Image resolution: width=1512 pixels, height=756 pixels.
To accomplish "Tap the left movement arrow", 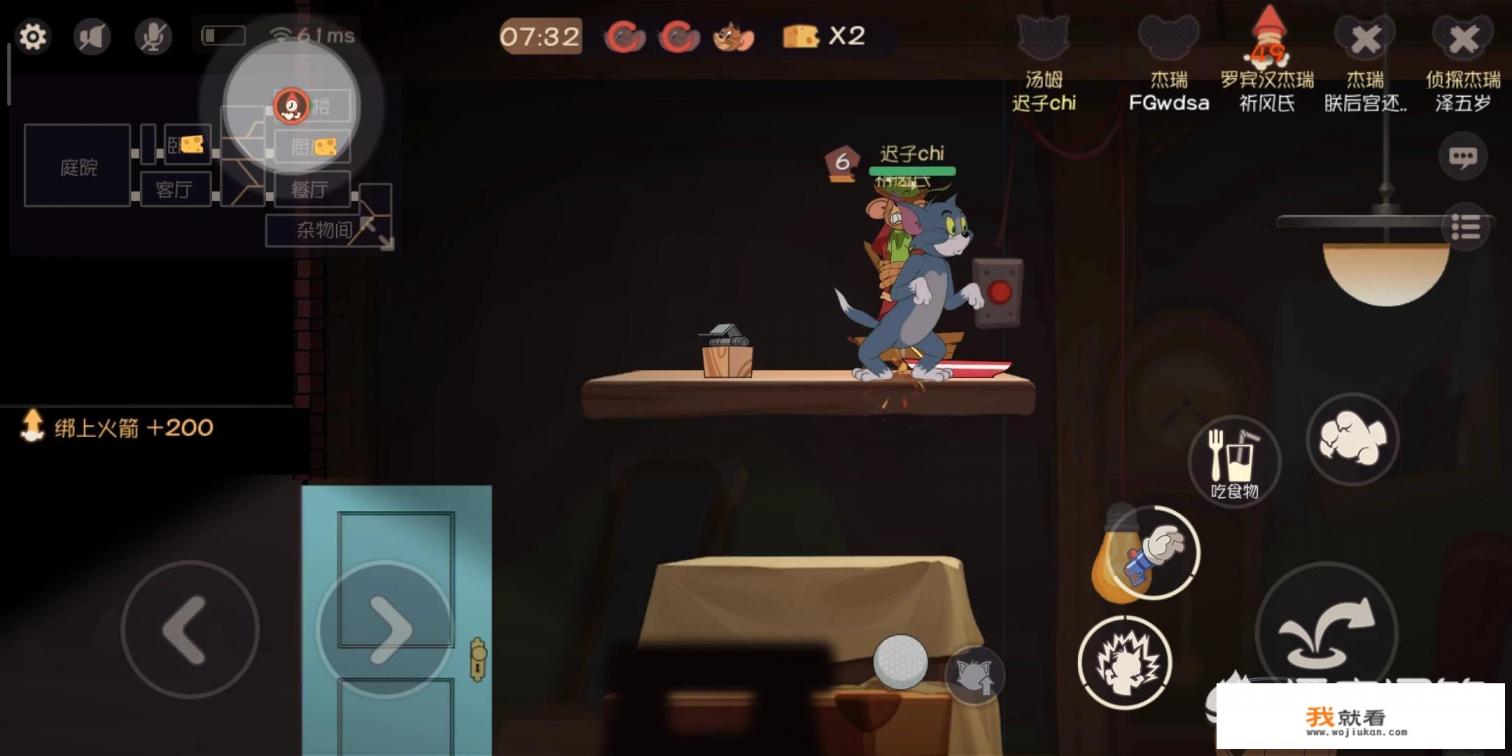I will click(x=189, y=629).
